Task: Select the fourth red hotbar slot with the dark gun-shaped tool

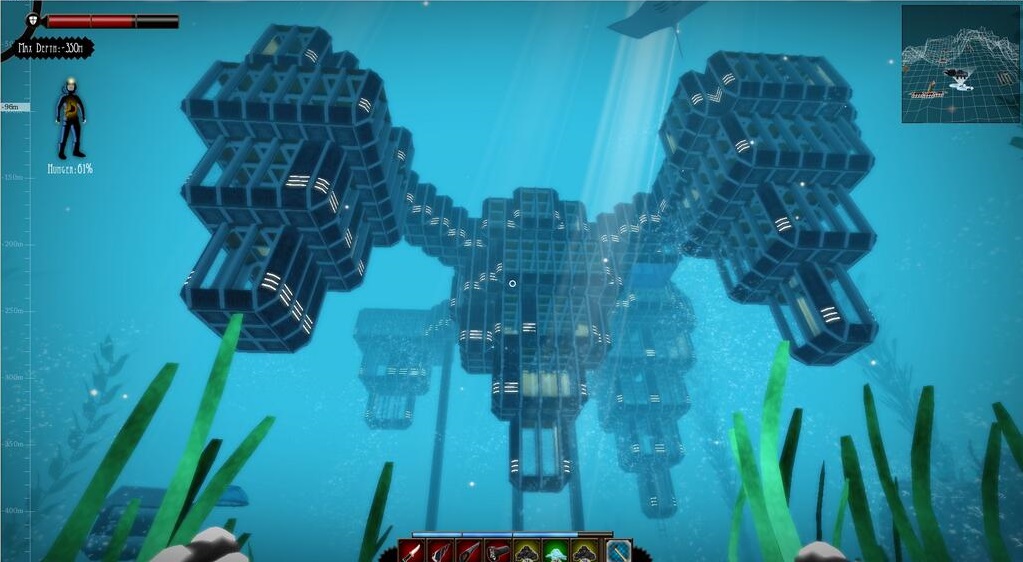Action: point(497,551)
